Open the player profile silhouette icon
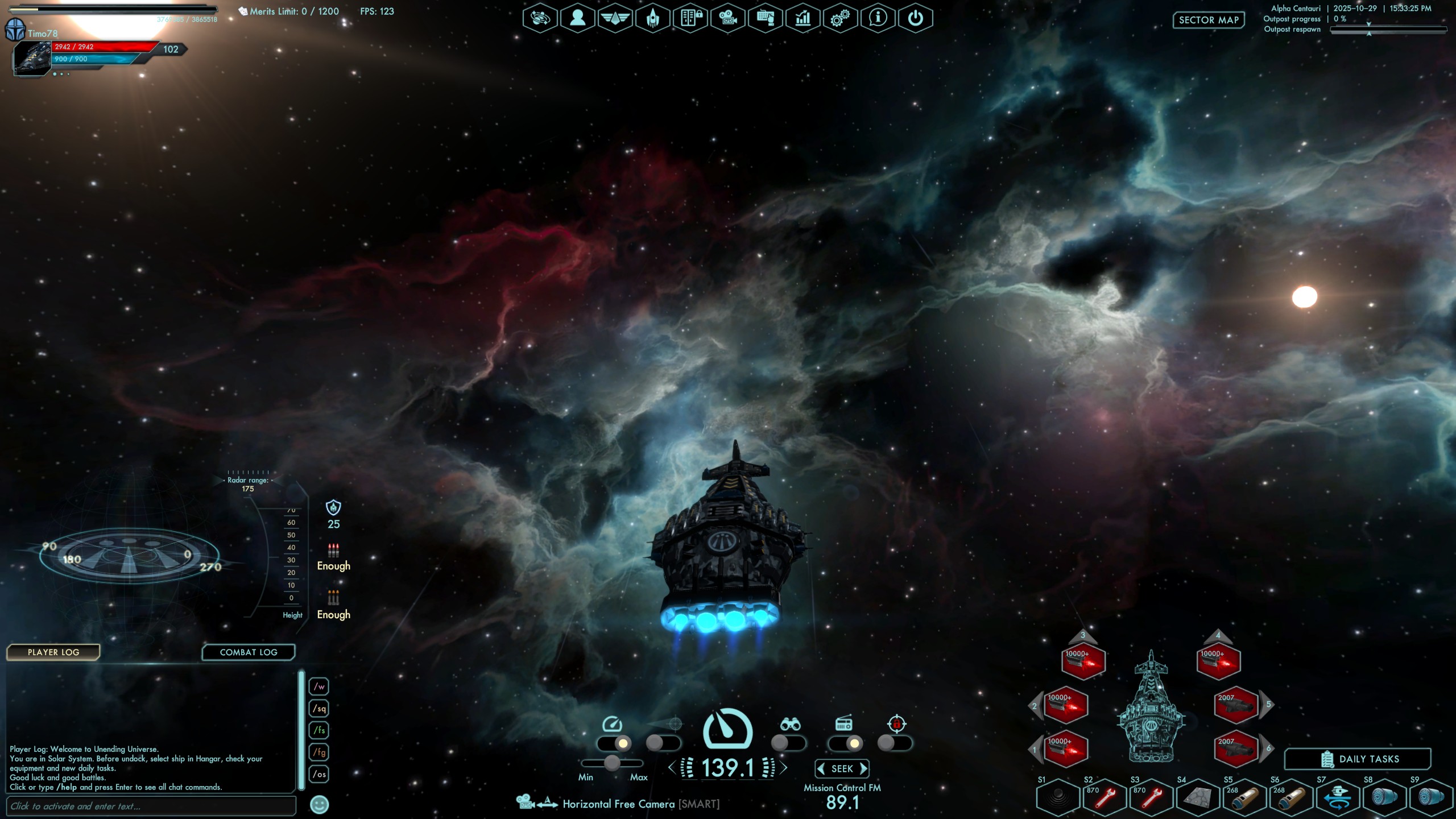Screen dimensions: 1456x819 (x=577, y=18)
